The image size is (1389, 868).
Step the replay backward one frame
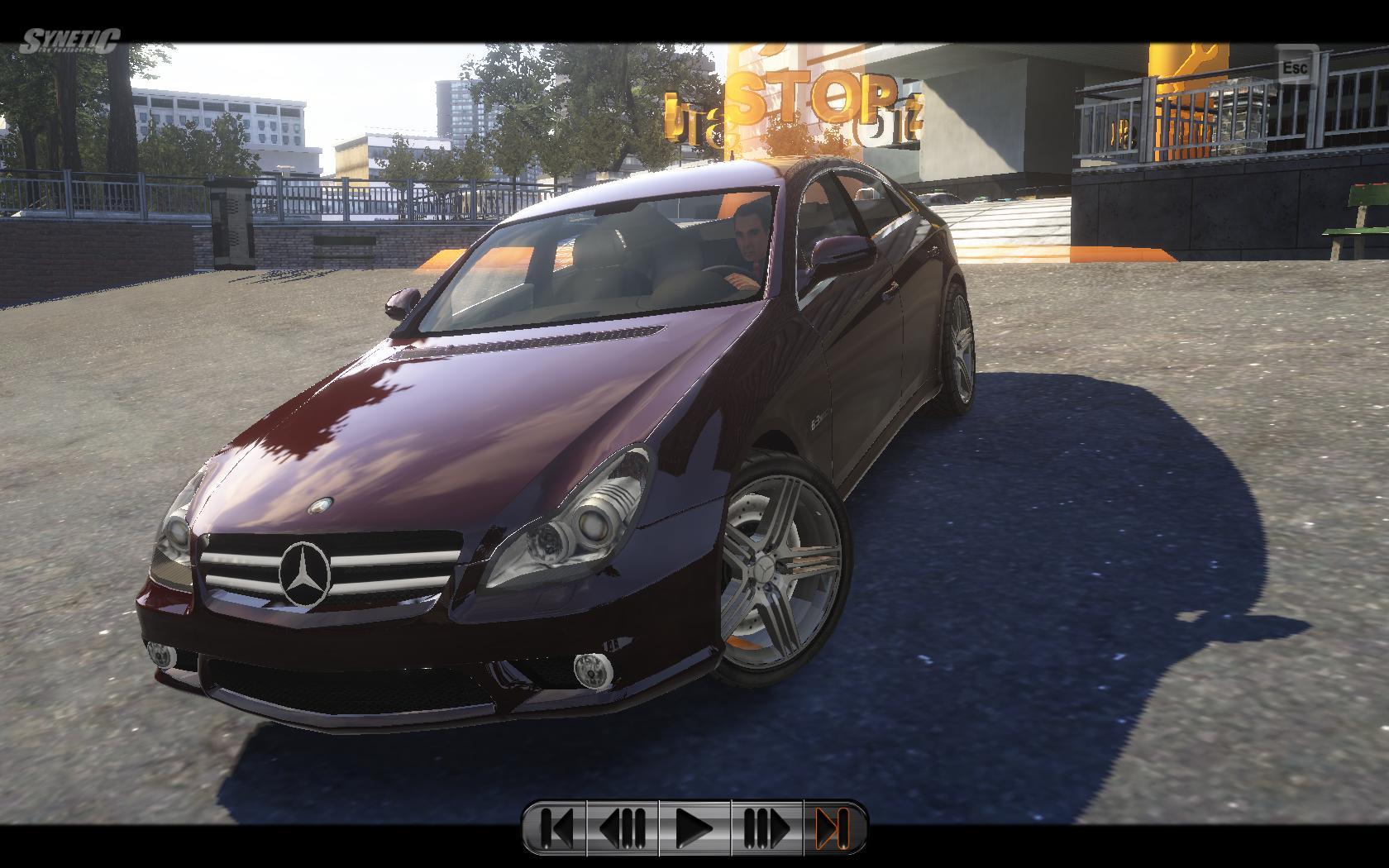coord(622,827)
